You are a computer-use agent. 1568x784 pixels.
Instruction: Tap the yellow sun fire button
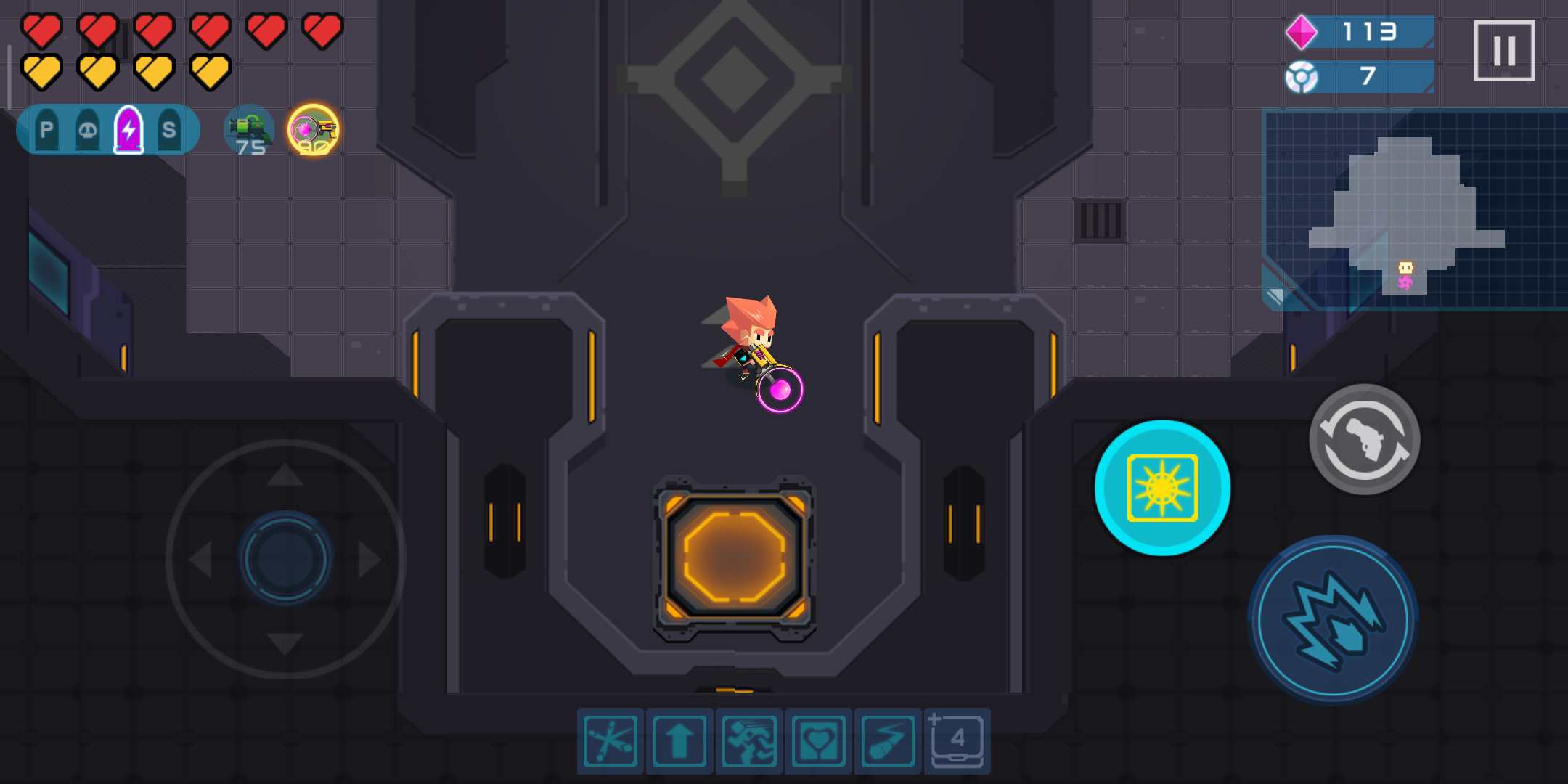tap(1161, 489)
